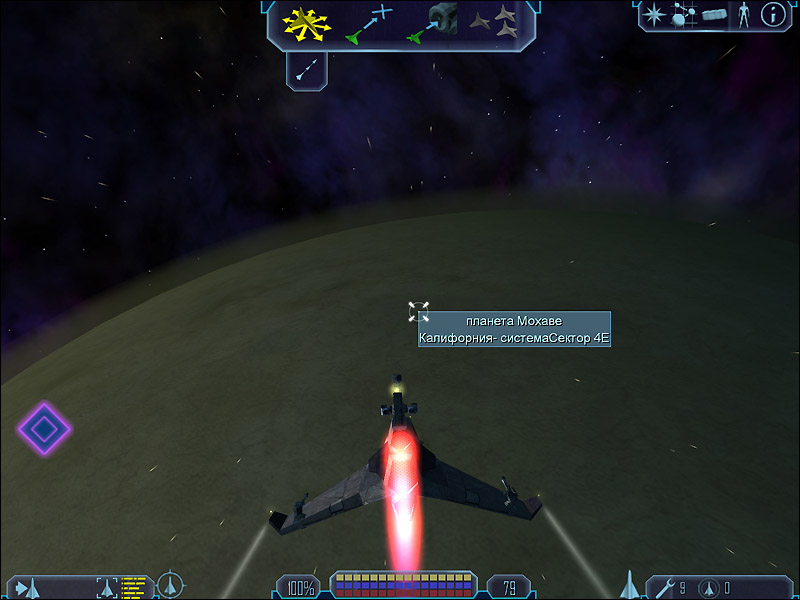Click the small diagonal arrow tab

click(x=307, y=68)
